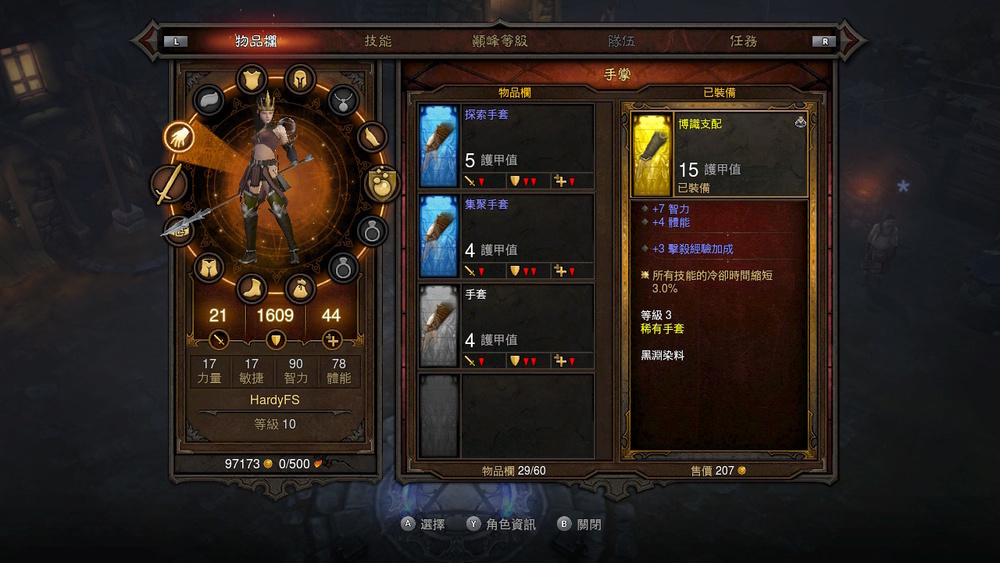The image size is (1000, 563).
Task: Pick the plain 手套 item row
Action: pos(506,326)
